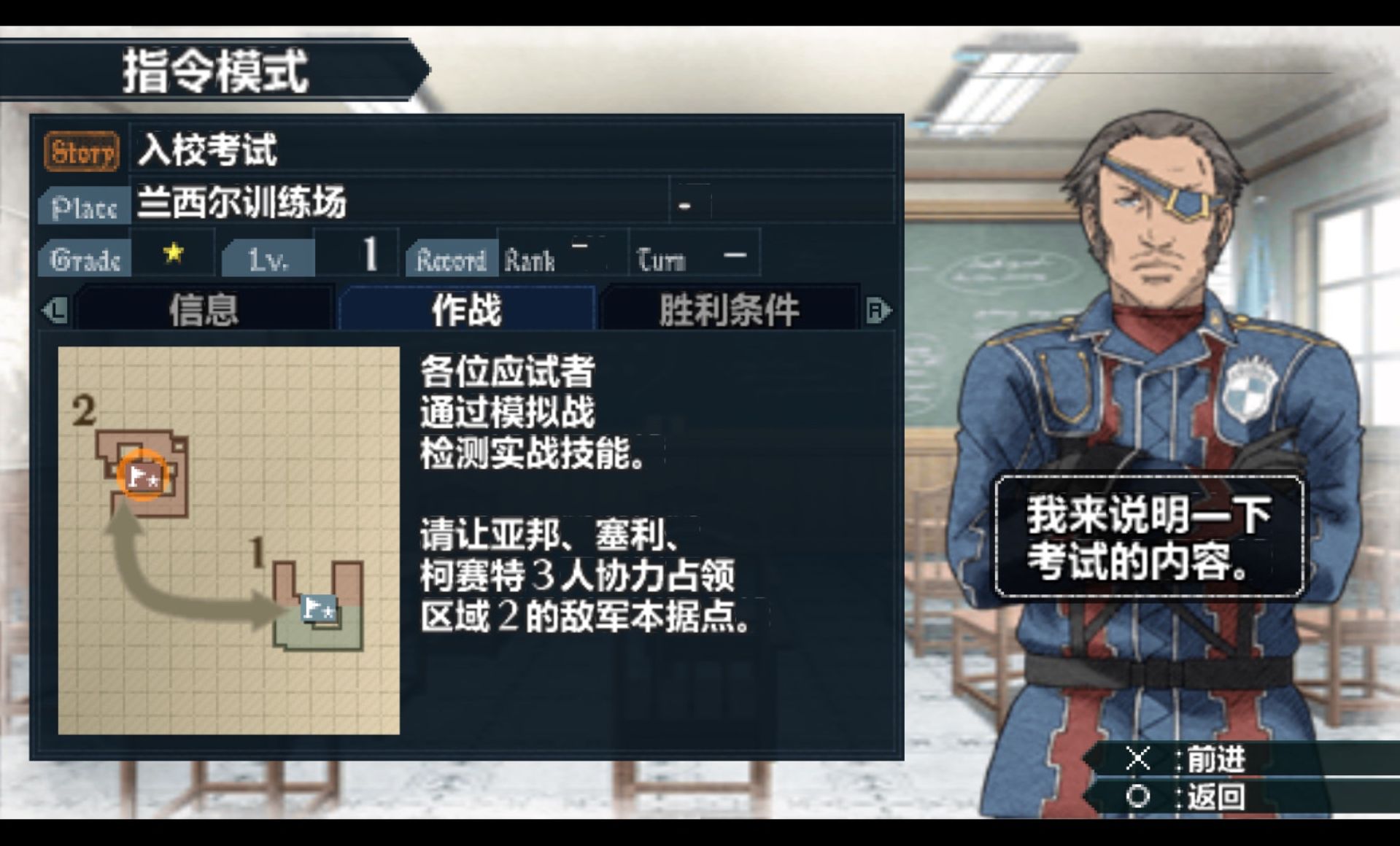Click the Lv. level badge
Viewport: 1400px width, 846px height.
[270, 257]
